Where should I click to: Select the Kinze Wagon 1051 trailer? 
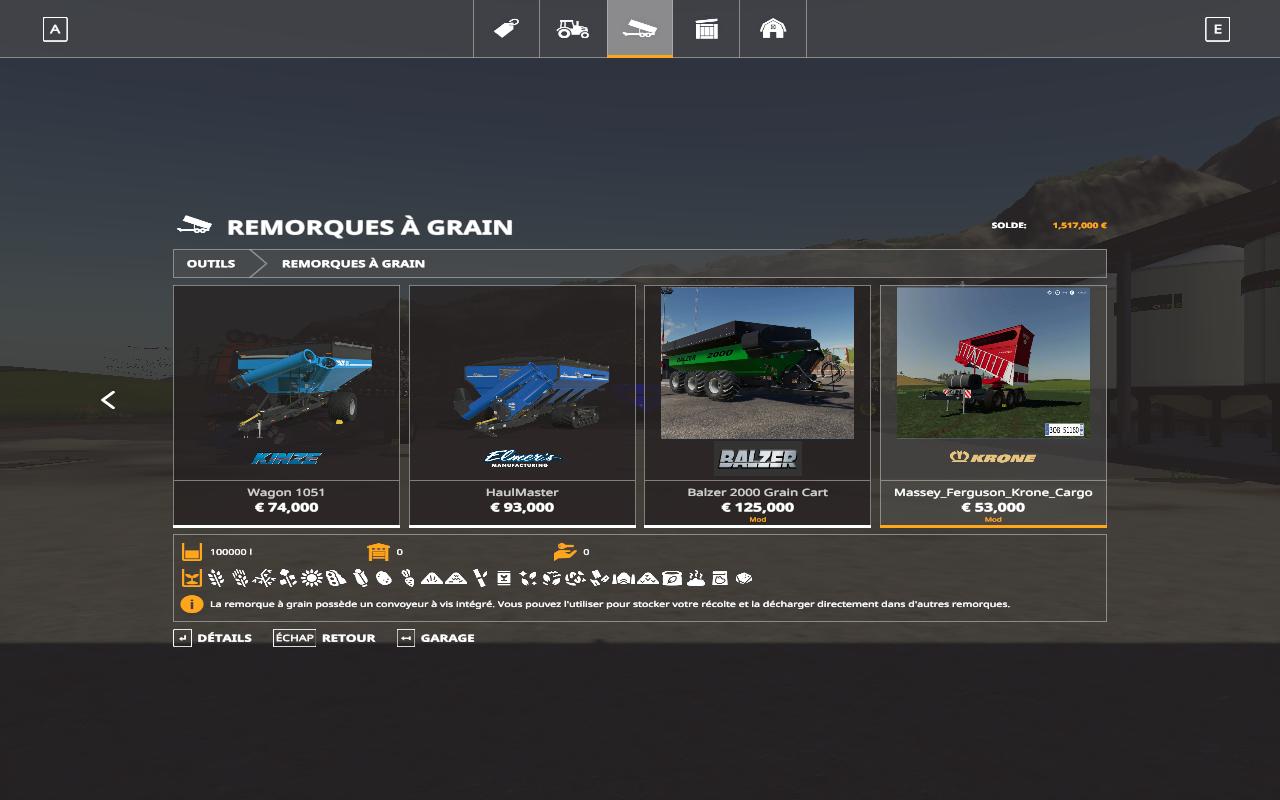coord(286,404)
